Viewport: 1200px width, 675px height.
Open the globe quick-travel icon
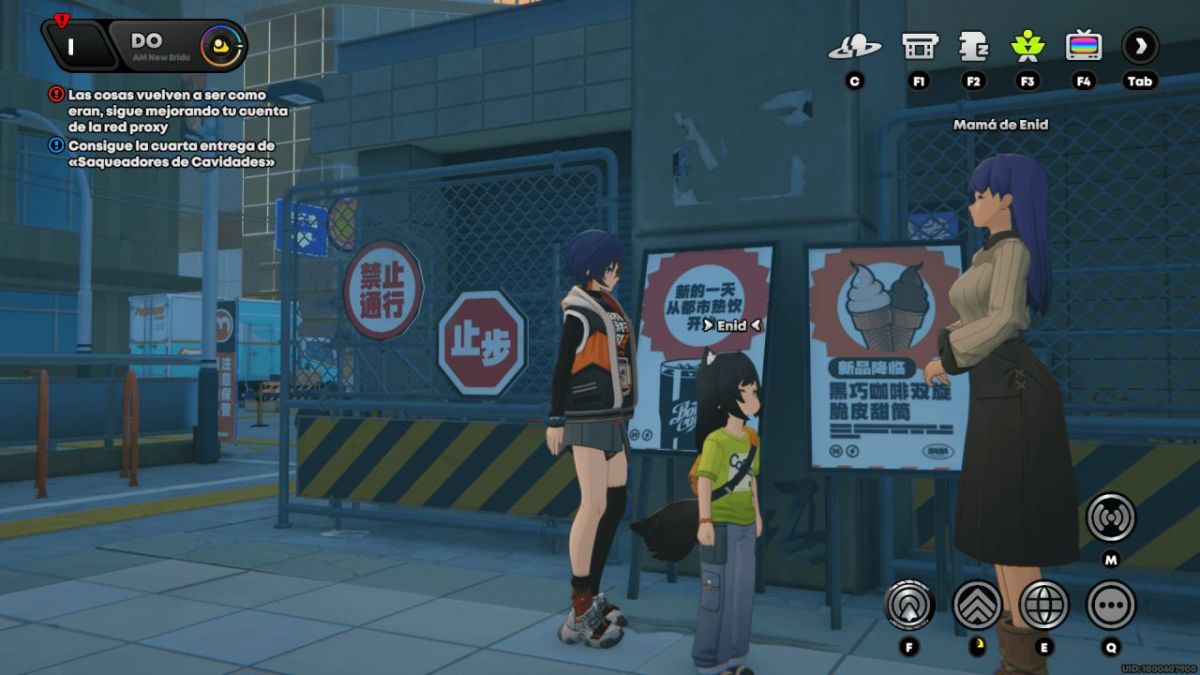coord(1044,605)
